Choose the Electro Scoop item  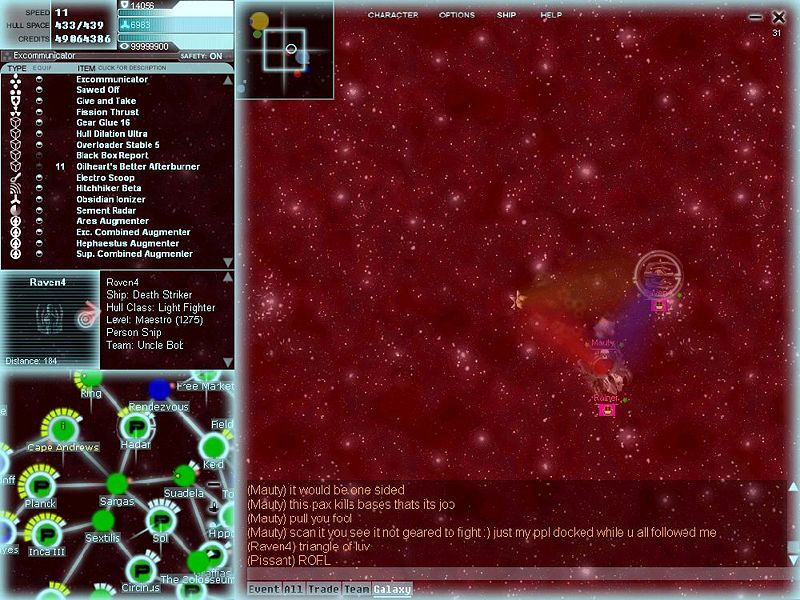point(106,178)
